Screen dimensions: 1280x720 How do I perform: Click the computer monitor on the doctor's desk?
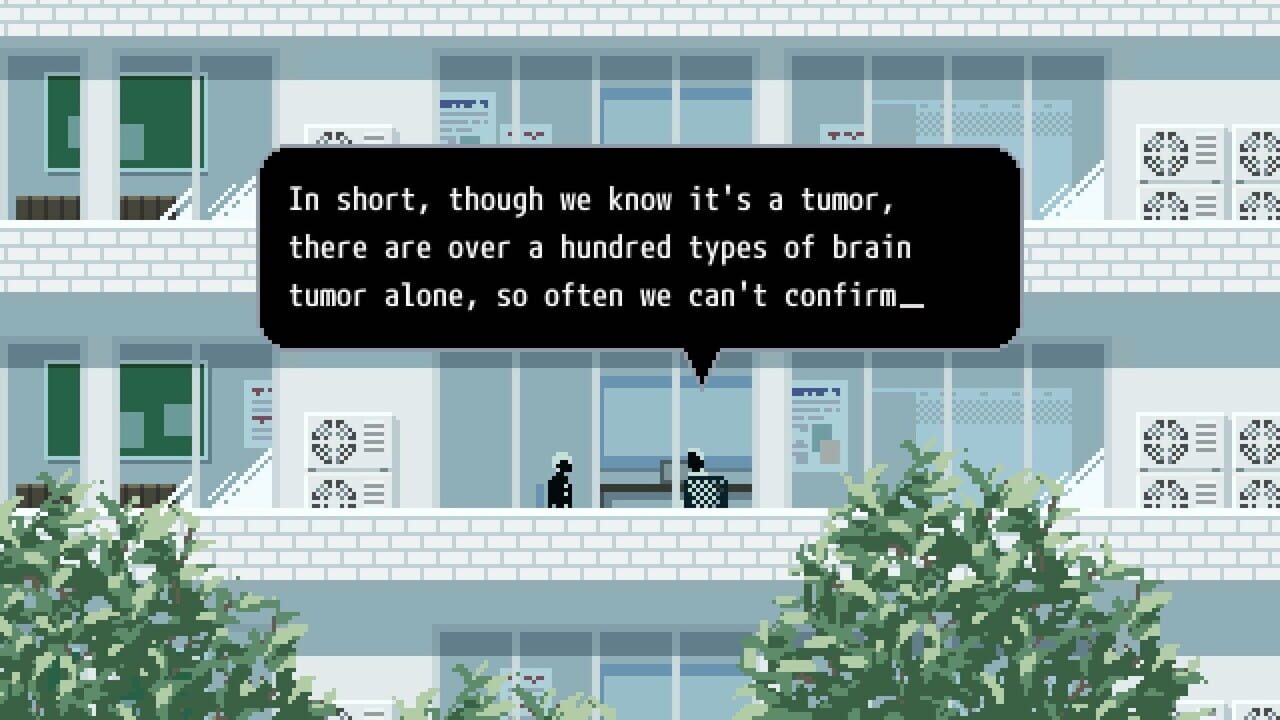point(668,472)
